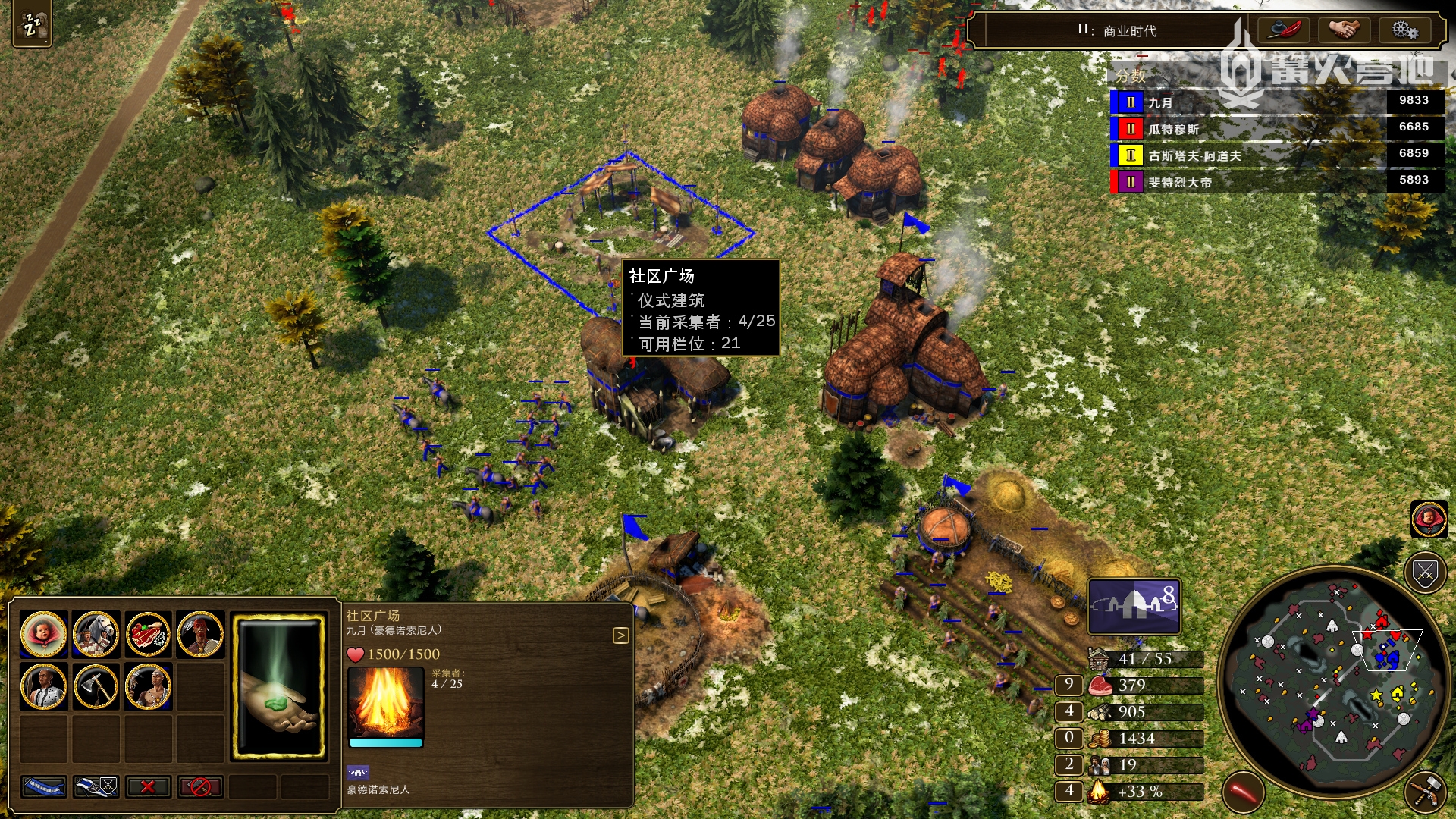
Task: Pick the red-painted warrior dance icon
Action: coord(200,633)
